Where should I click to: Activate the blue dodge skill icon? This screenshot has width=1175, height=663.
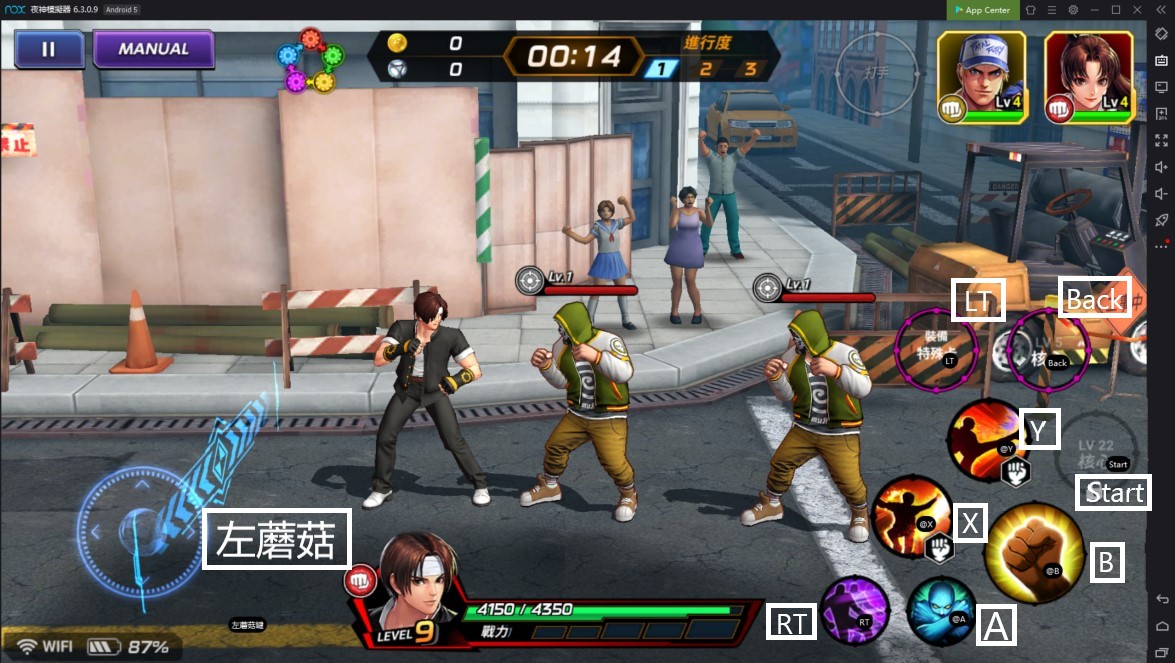pos(940,610)
